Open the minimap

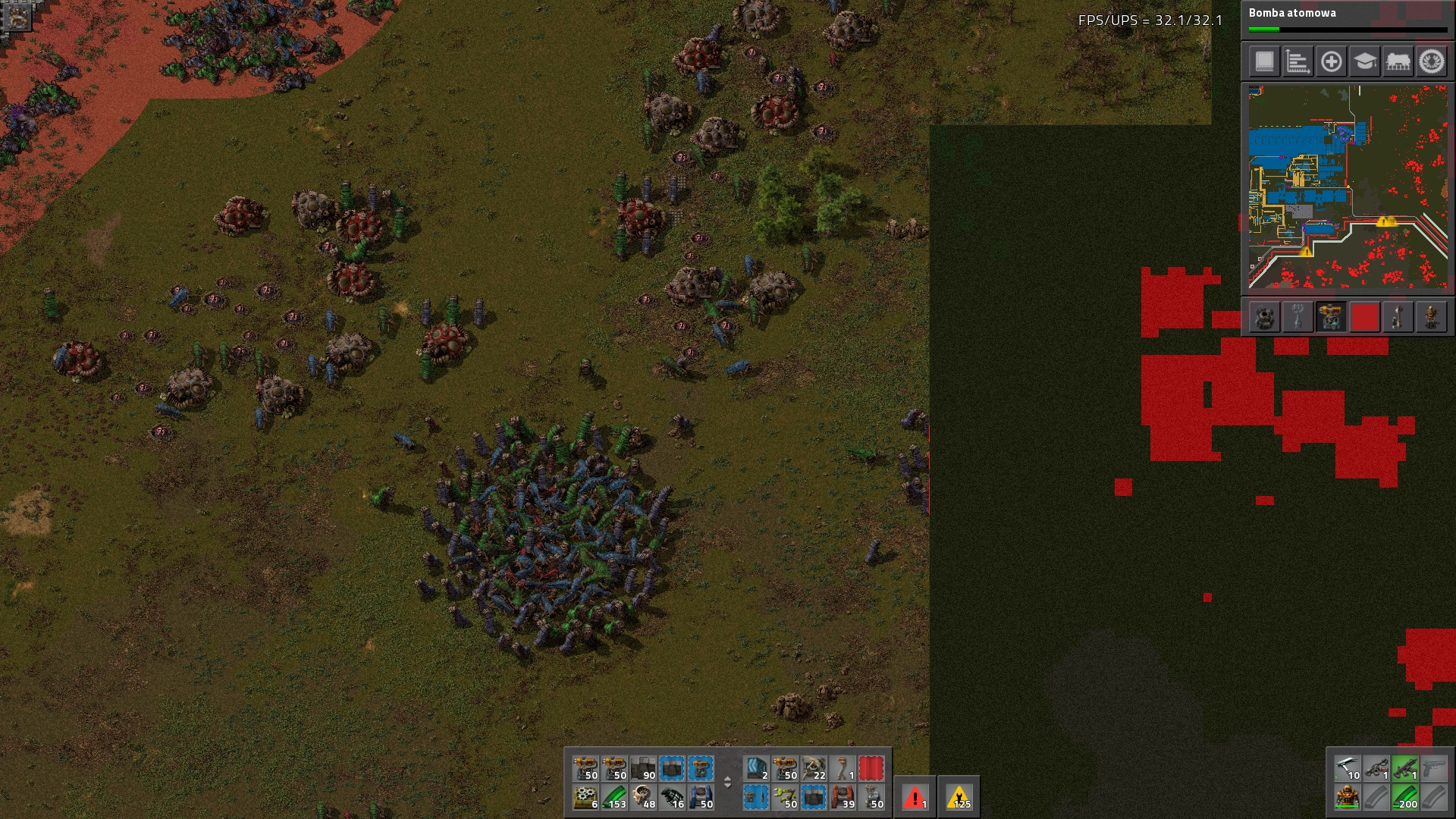[x=1348, y=187]
